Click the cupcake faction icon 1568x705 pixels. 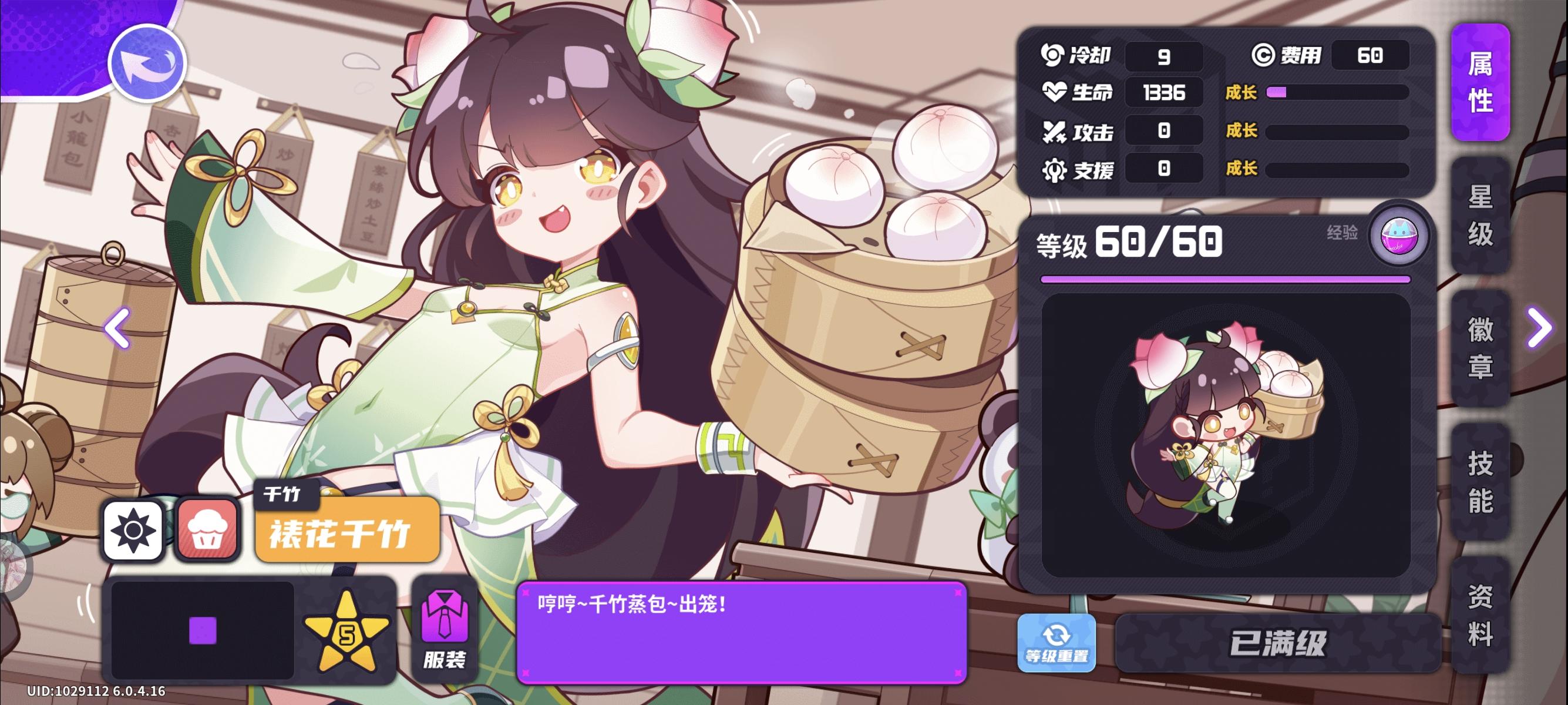(x=207, y=529)
